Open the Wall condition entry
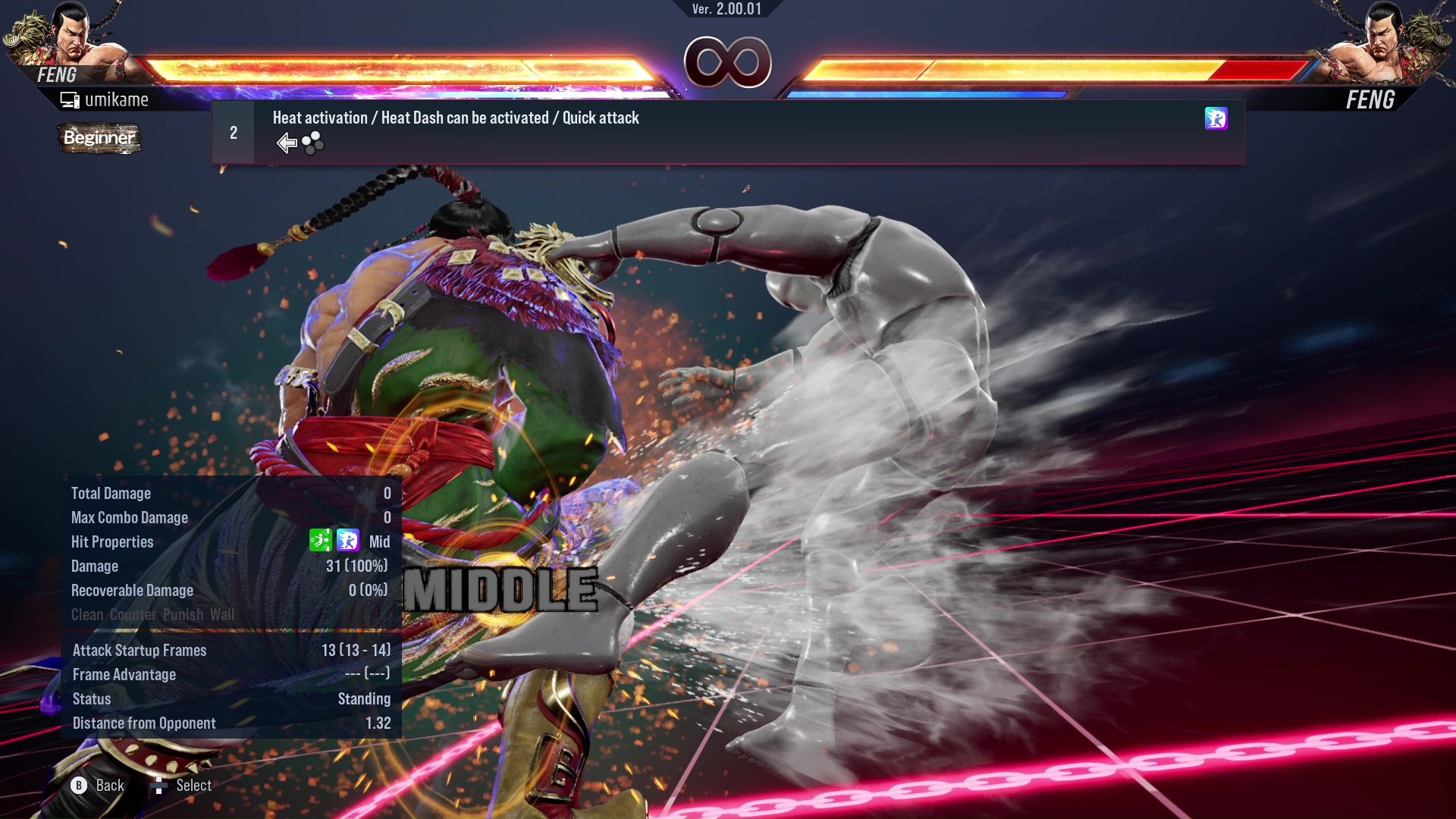Screen dimensions: 1456x819 tap(222, 615)
